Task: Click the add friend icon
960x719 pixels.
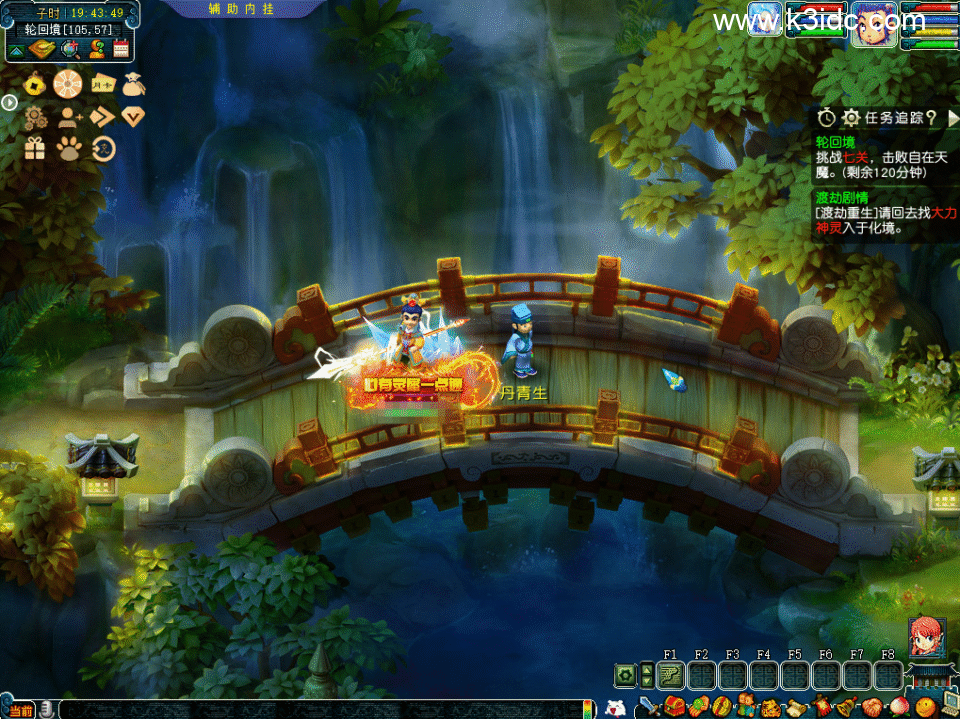Action: (x=68, y=117)
